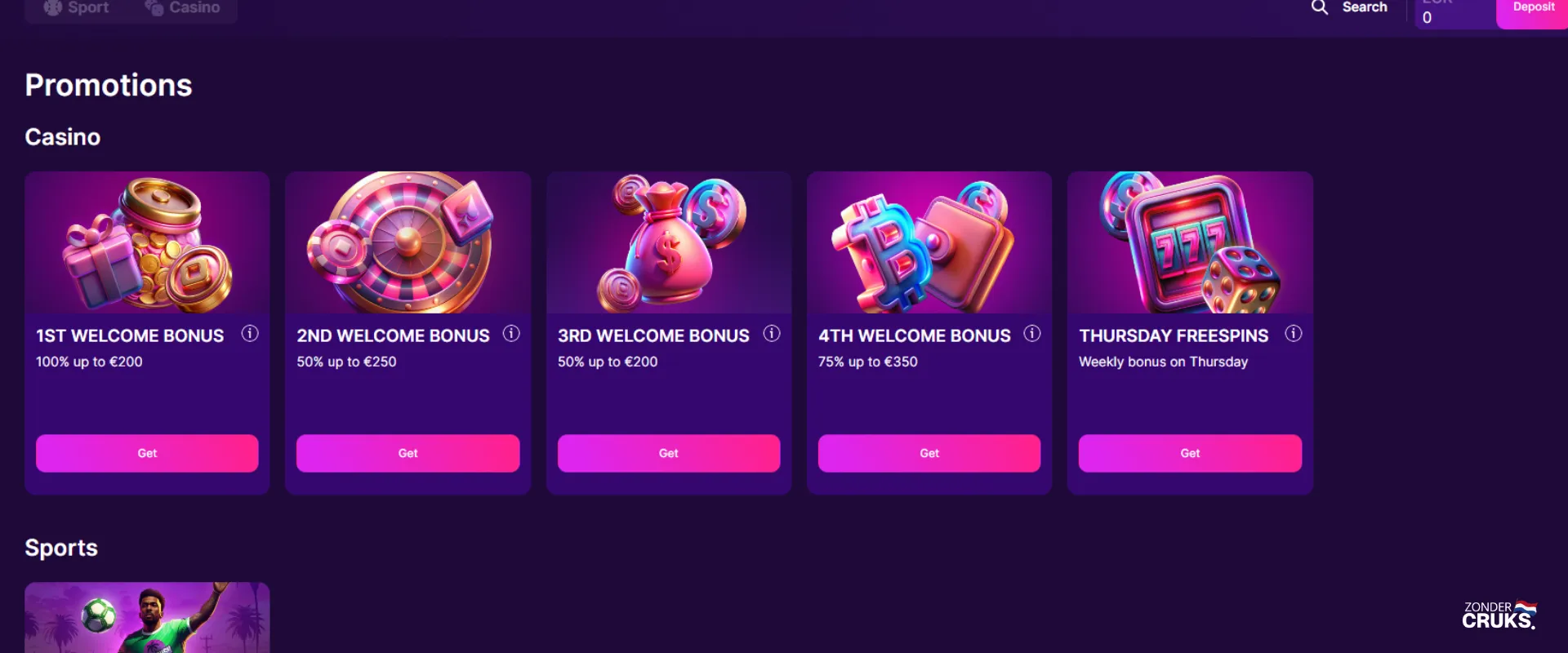Click the info icon on Thursday Freespins
1568x653 pixels.
point(1293,333)
